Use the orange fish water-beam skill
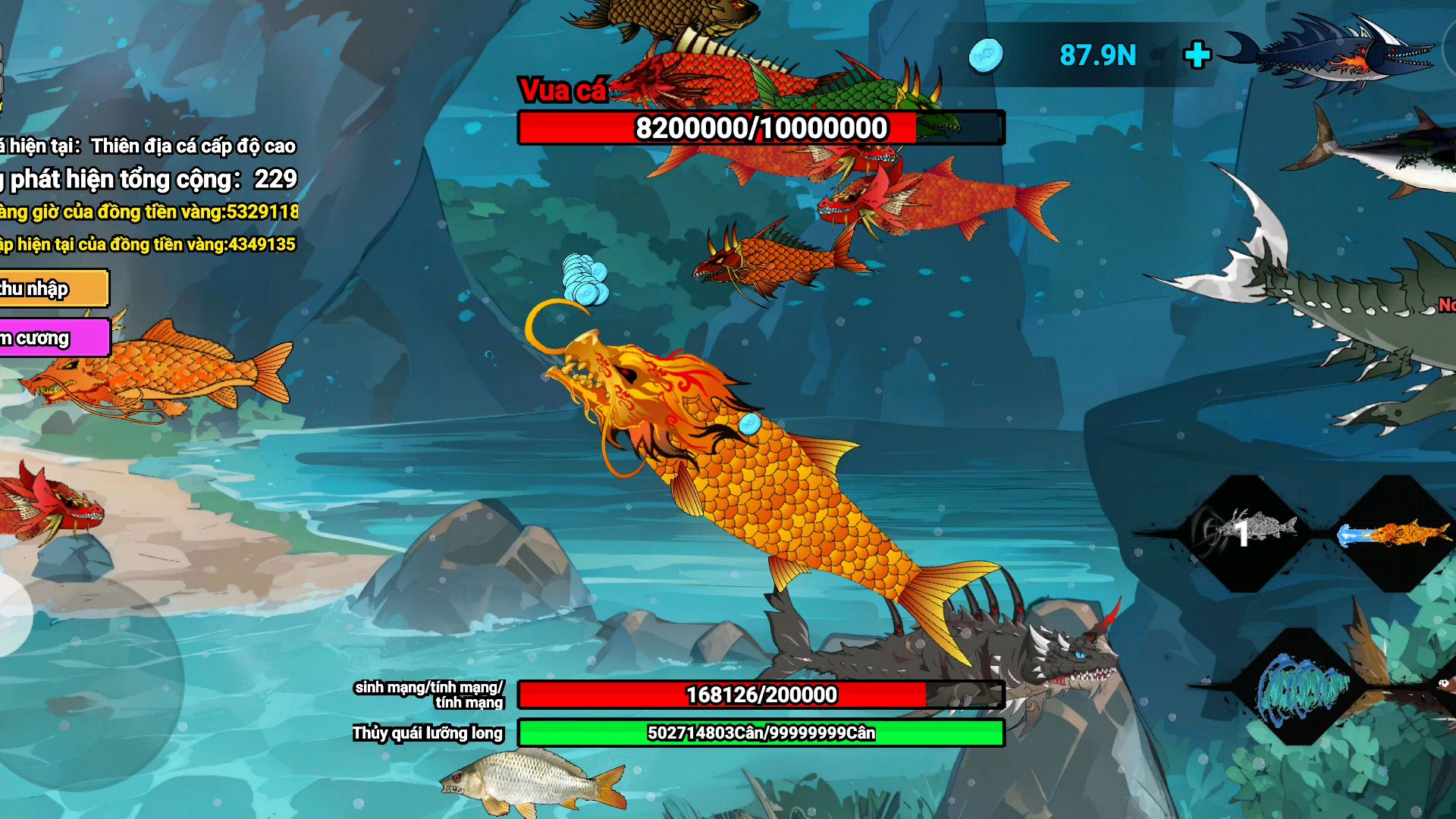This screenshot has width=1456, height=819. point(1395,534)
